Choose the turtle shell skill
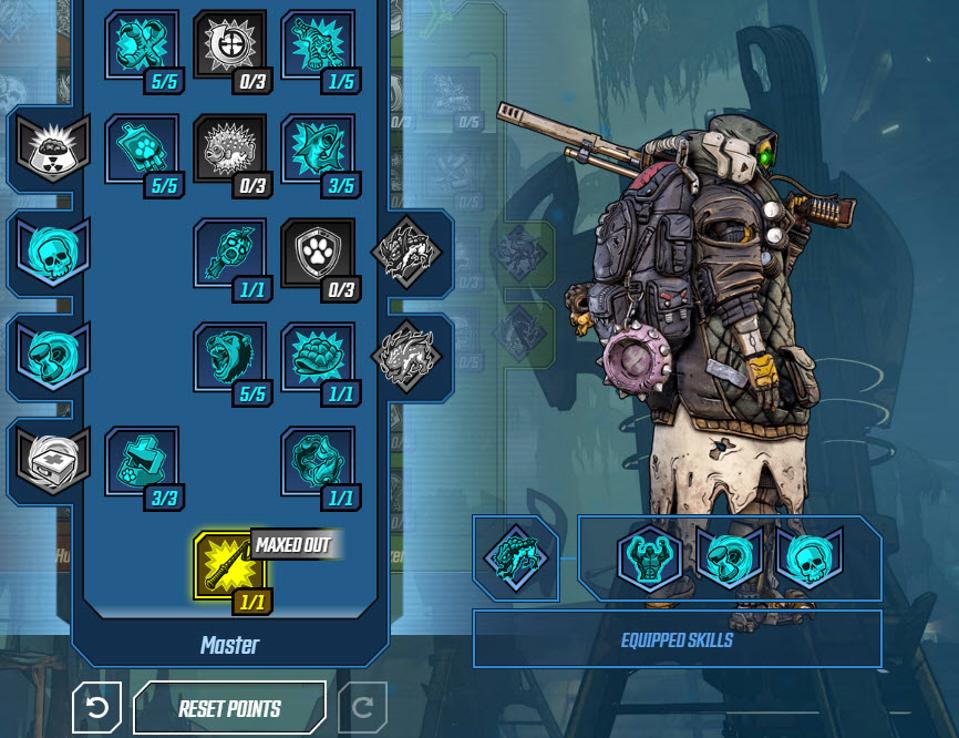 [x=318, y=358]
